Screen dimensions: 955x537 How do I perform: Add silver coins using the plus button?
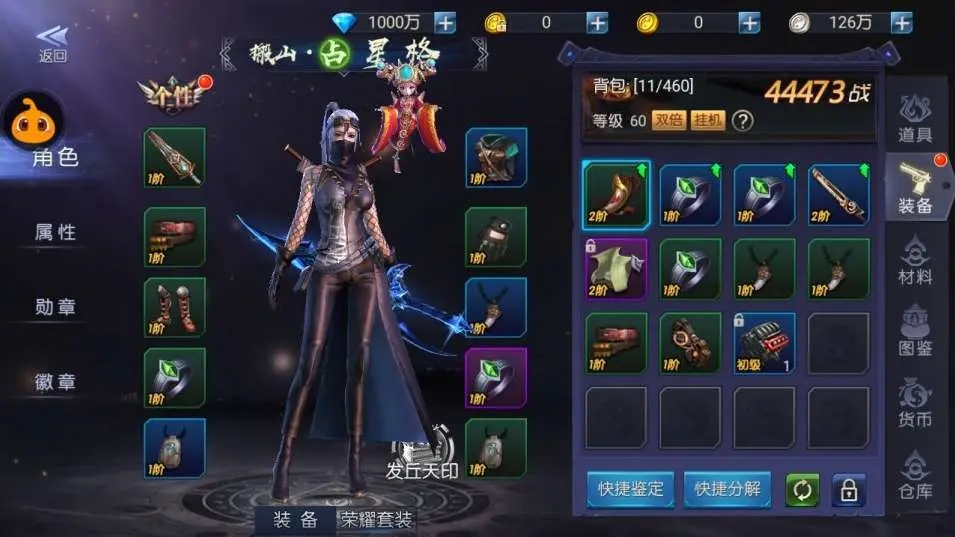point(901,22)
